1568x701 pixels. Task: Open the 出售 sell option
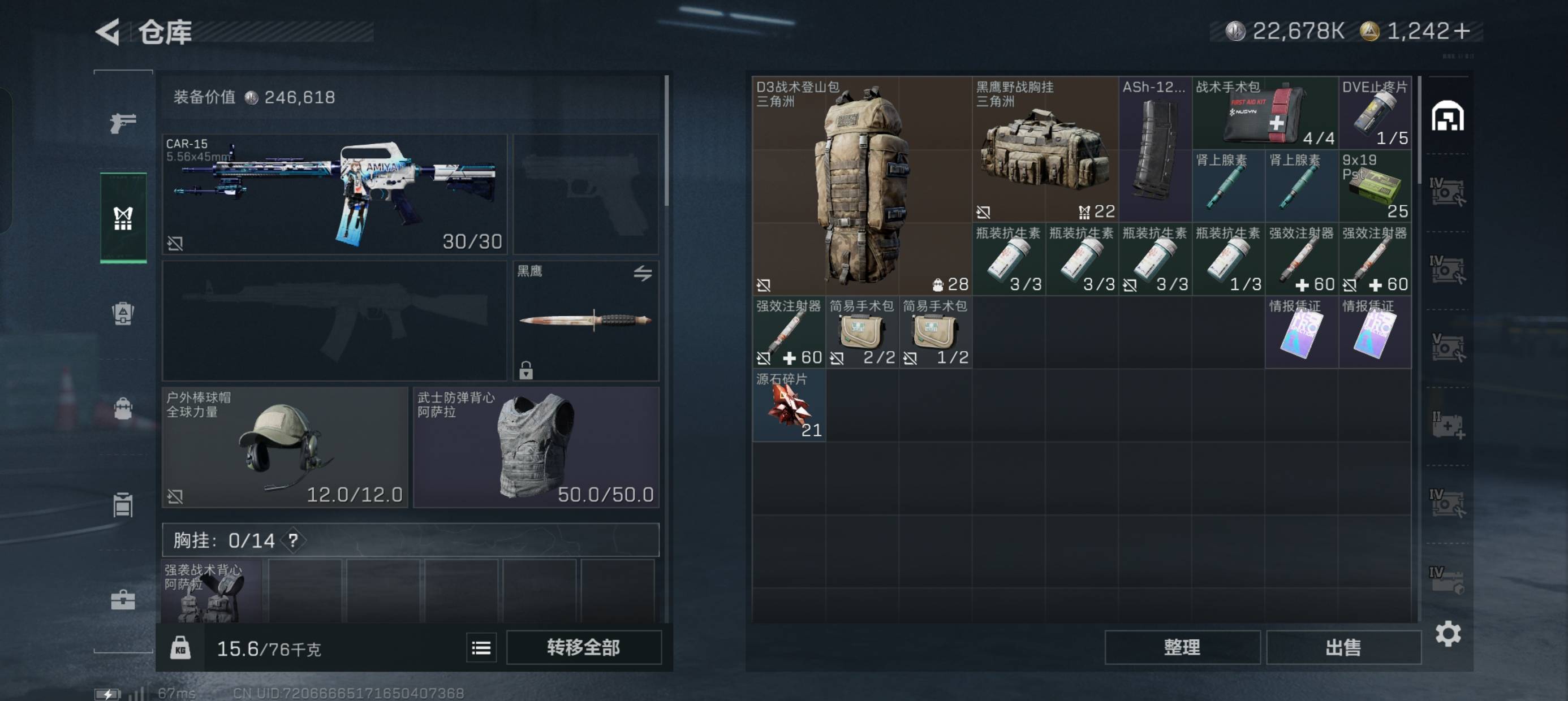(1343, 647)
